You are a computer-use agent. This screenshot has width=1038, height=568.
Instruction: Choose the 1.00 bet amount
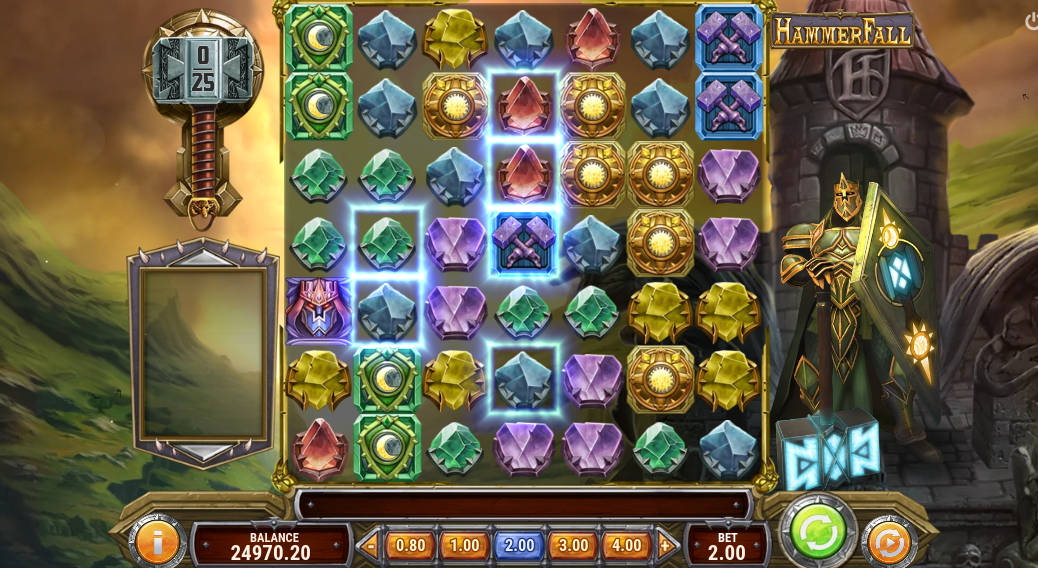point(464,546)
